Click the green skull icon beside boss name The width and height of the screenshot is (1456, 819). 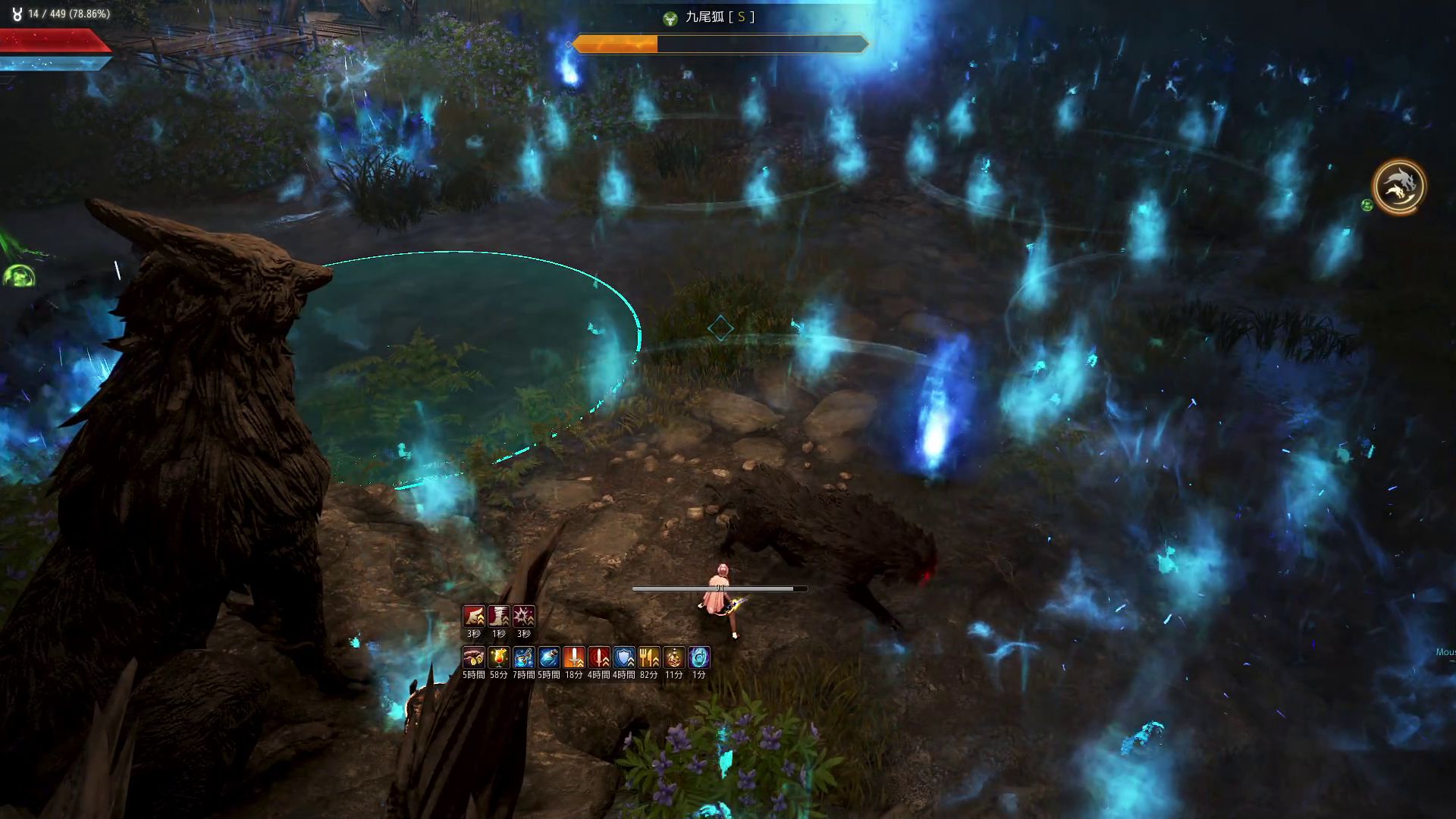(670, 19)
